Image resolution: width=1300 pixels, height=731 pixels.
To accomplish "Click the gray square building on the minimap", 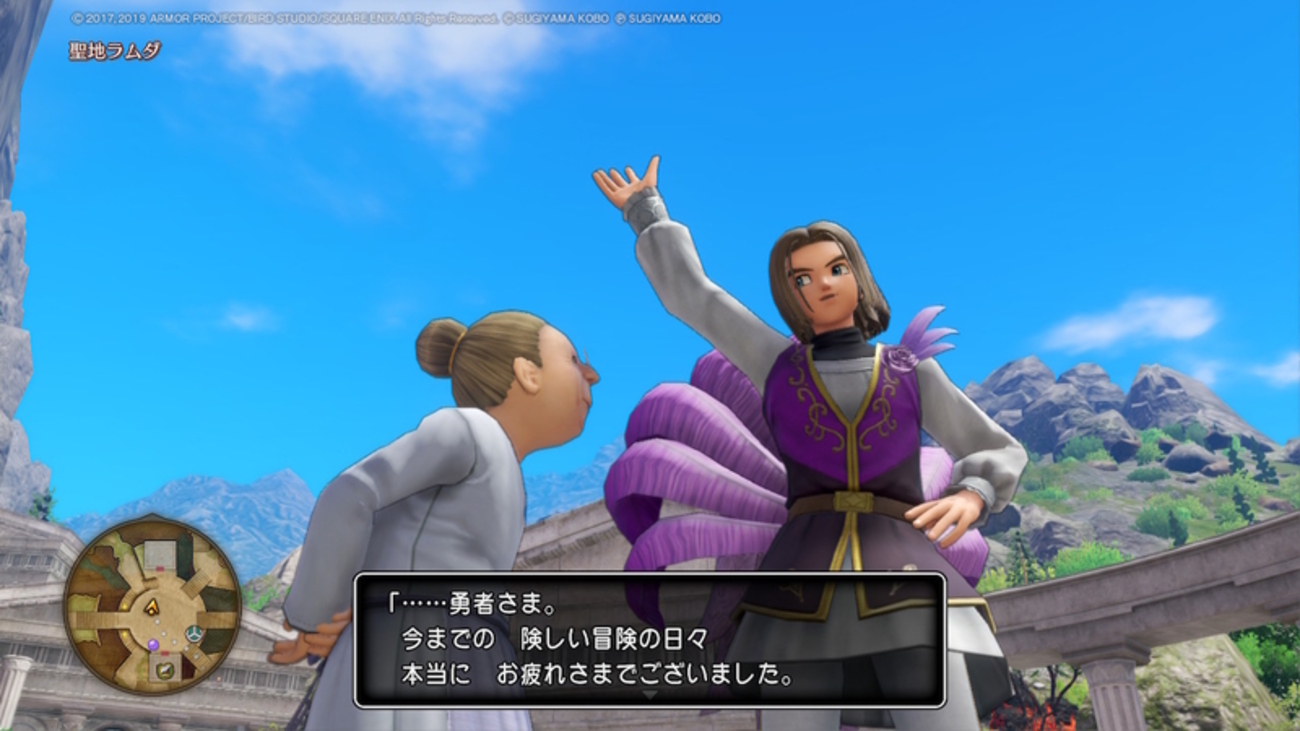I will click(x=159, y=553).
